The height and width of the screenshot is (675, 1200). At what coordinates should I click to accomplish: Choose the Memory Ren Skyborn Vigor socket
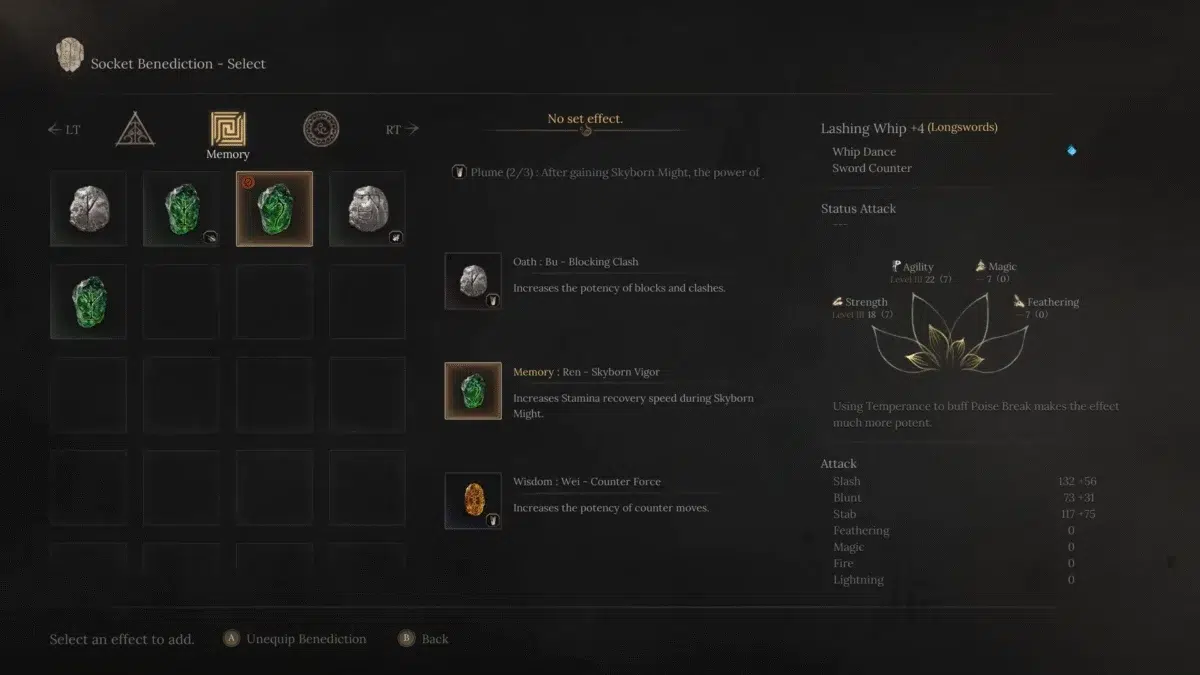(x=473, y=391)
